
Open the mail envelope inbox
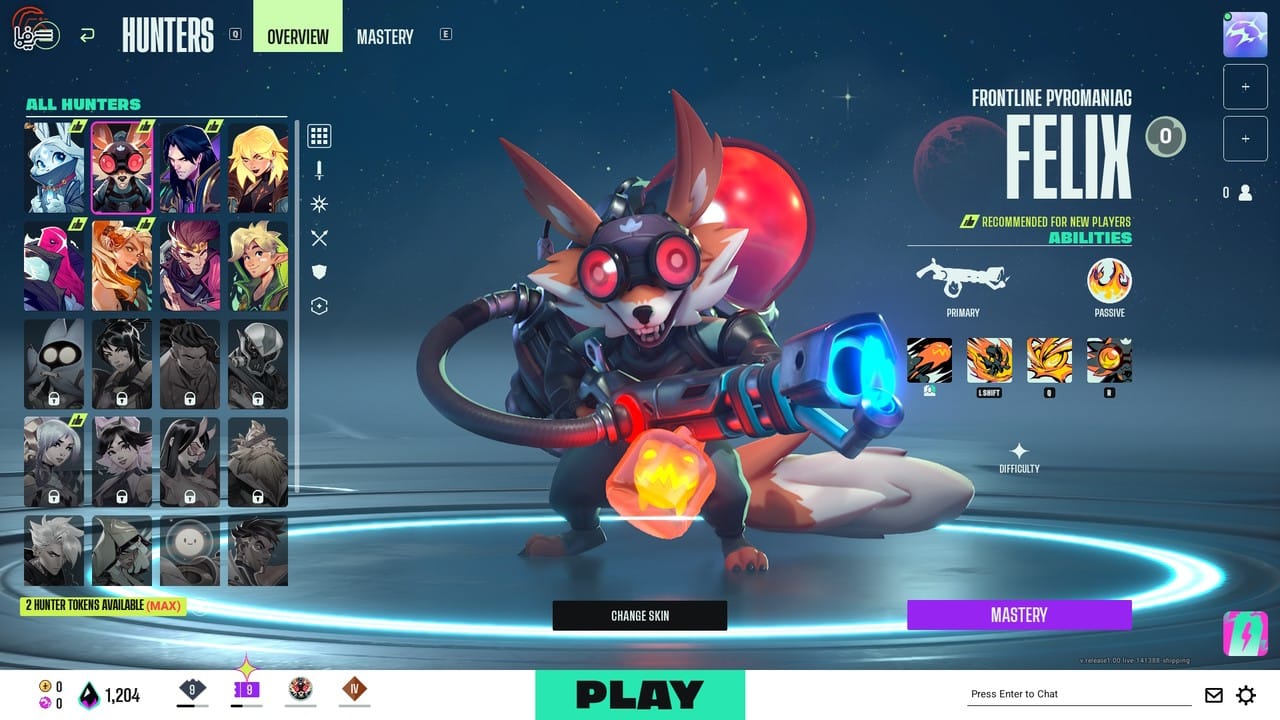[1213, 695]
